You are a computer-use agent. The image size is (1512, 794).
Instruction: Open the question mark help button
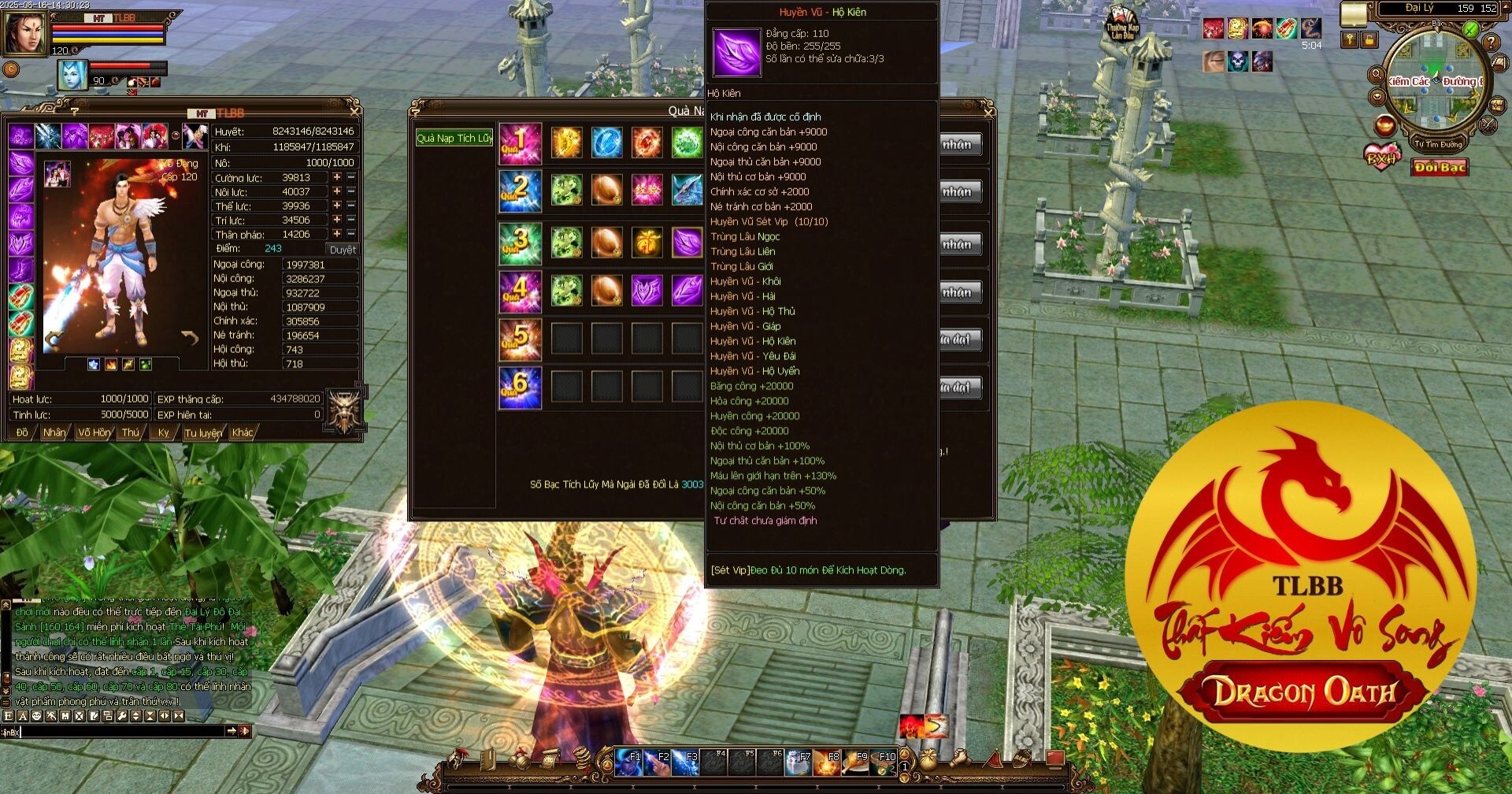tap(1491, 42)
